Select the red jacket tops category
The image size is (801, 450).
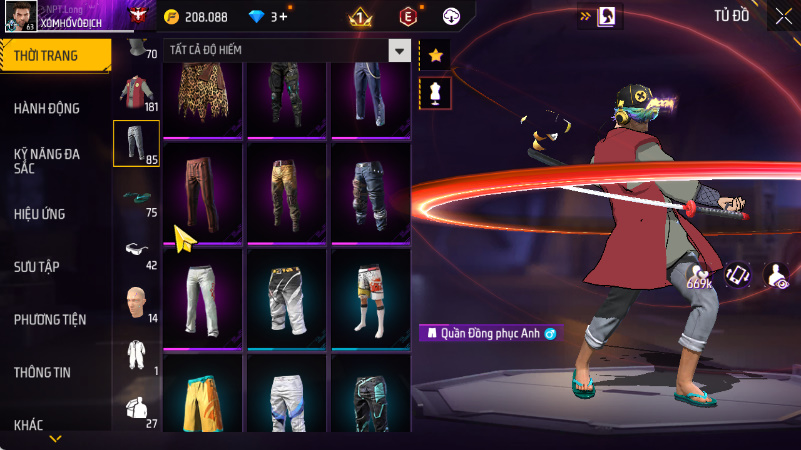pos(136,92)
